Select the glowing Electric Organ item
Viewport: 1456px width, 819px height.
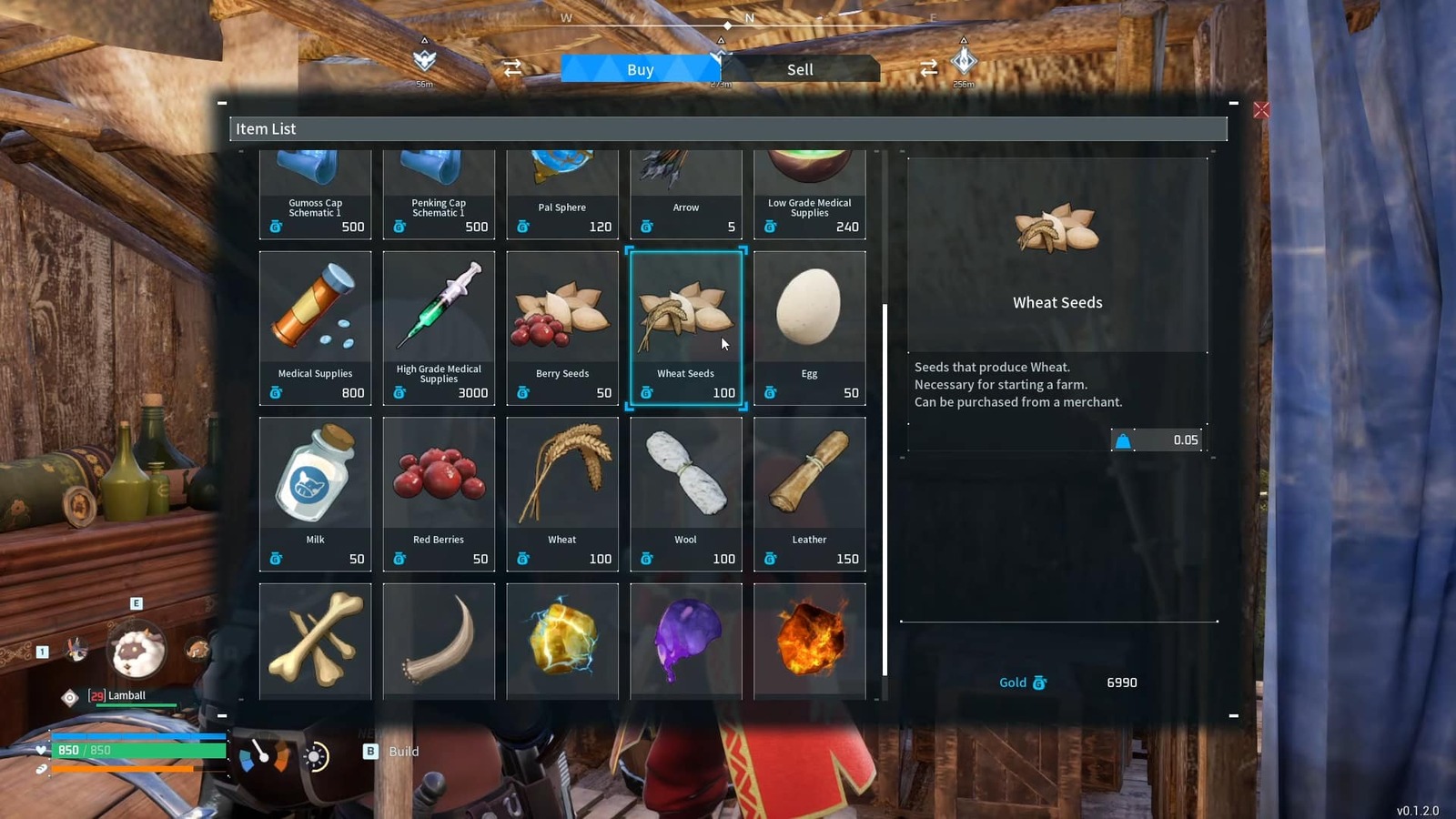tap(561, 640)
